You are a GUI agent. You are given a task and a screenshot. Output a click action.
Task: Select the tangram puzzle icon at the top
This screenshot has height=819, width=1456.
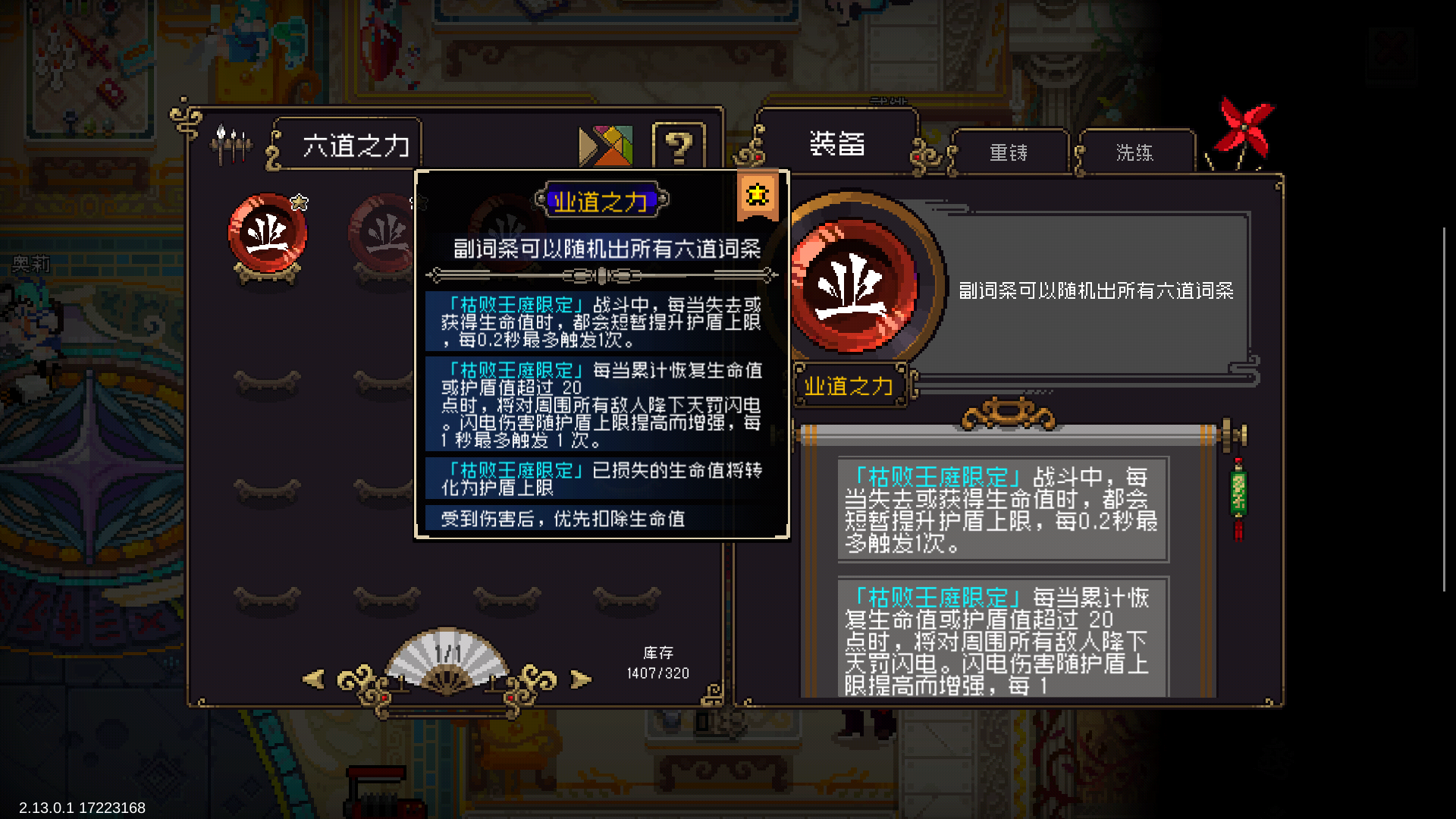[604, 144]
